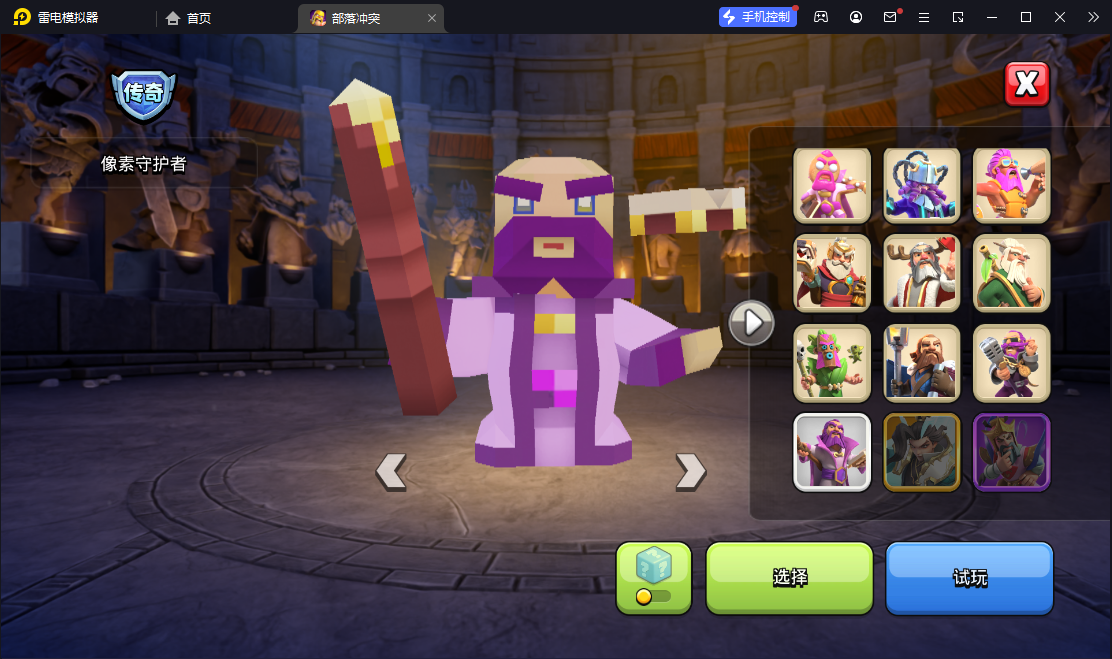The image size is (1112, 659).
Task: Choose the horned-helmet purple-beard Warden skin
Action: [x=922, y=184]
